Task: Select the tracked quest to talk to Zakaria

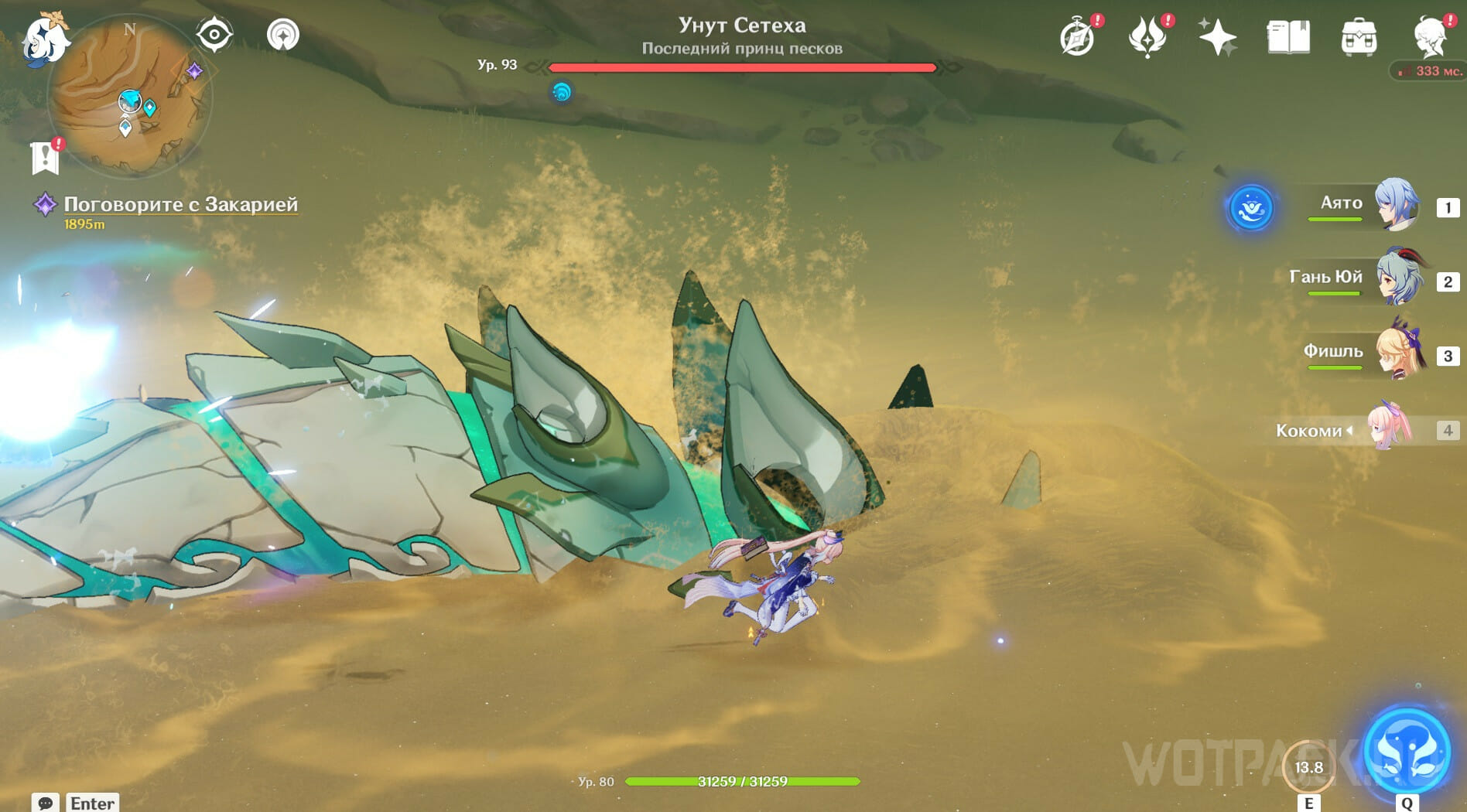Action: (180, 204)
